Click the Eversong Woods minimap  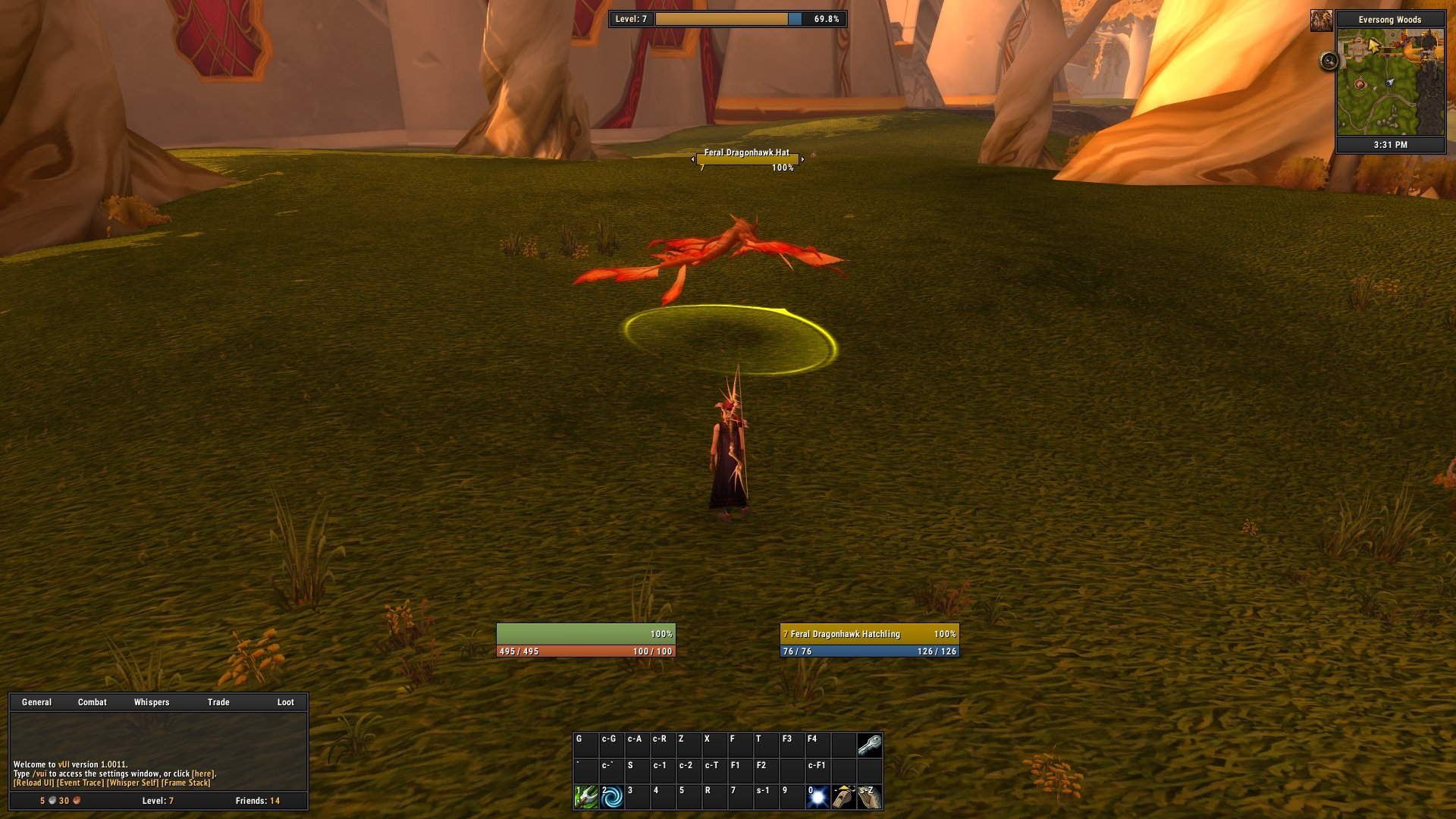(1390, 82)
